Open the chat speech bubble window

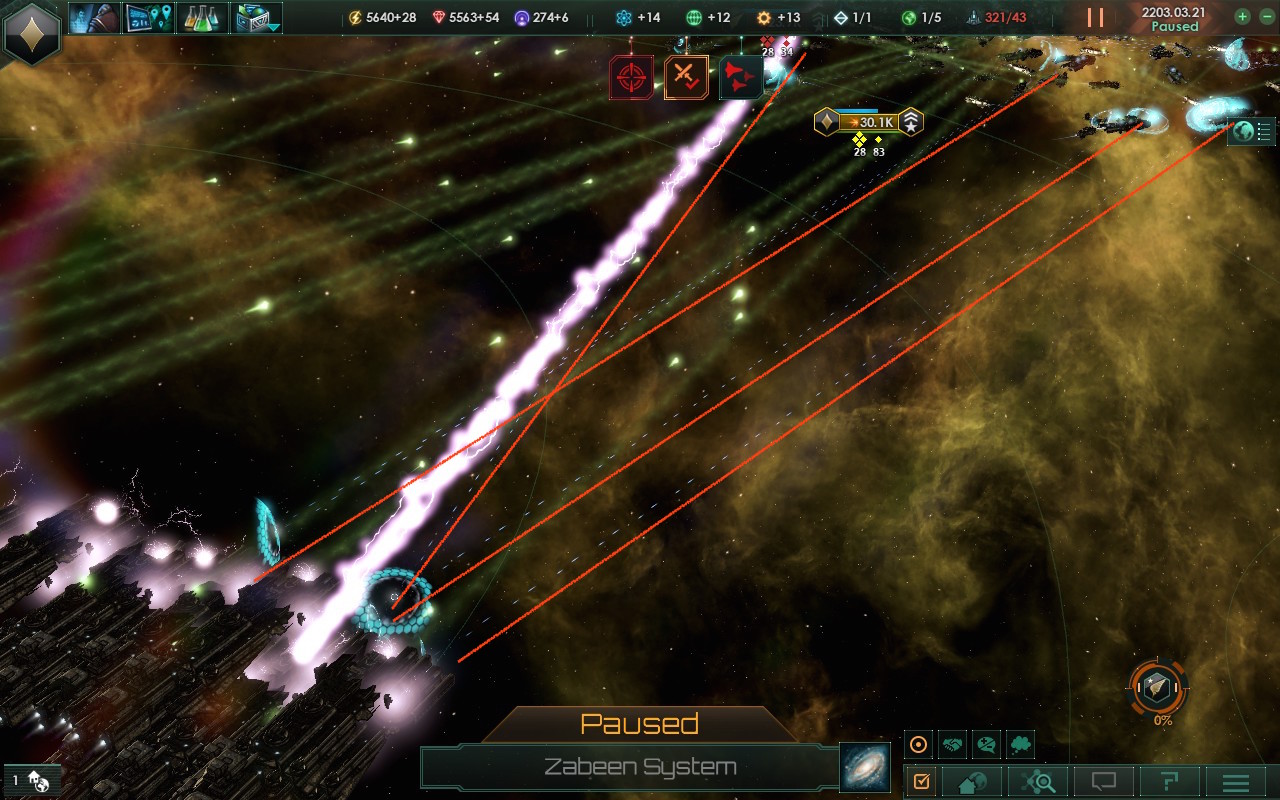1103,781
